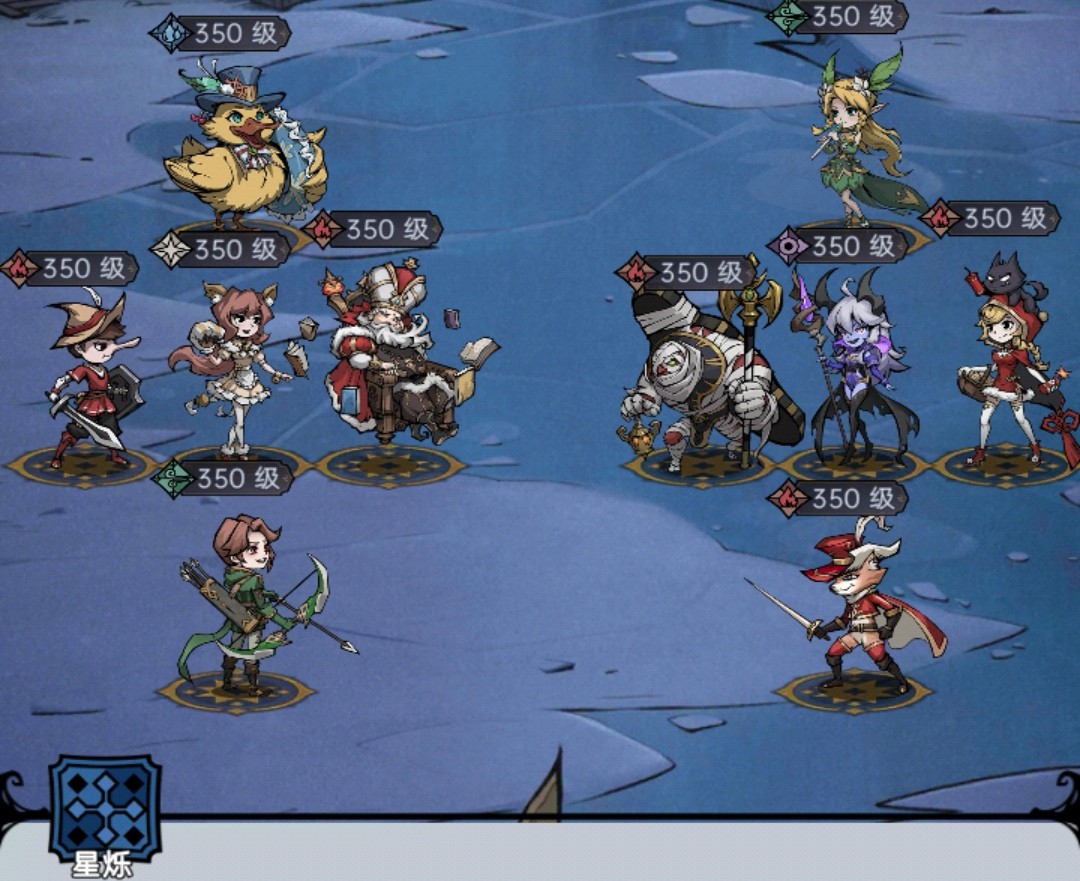Pick the green-cloaked archer hero
The image size is (1080, 881).
[x=250, y=605]
